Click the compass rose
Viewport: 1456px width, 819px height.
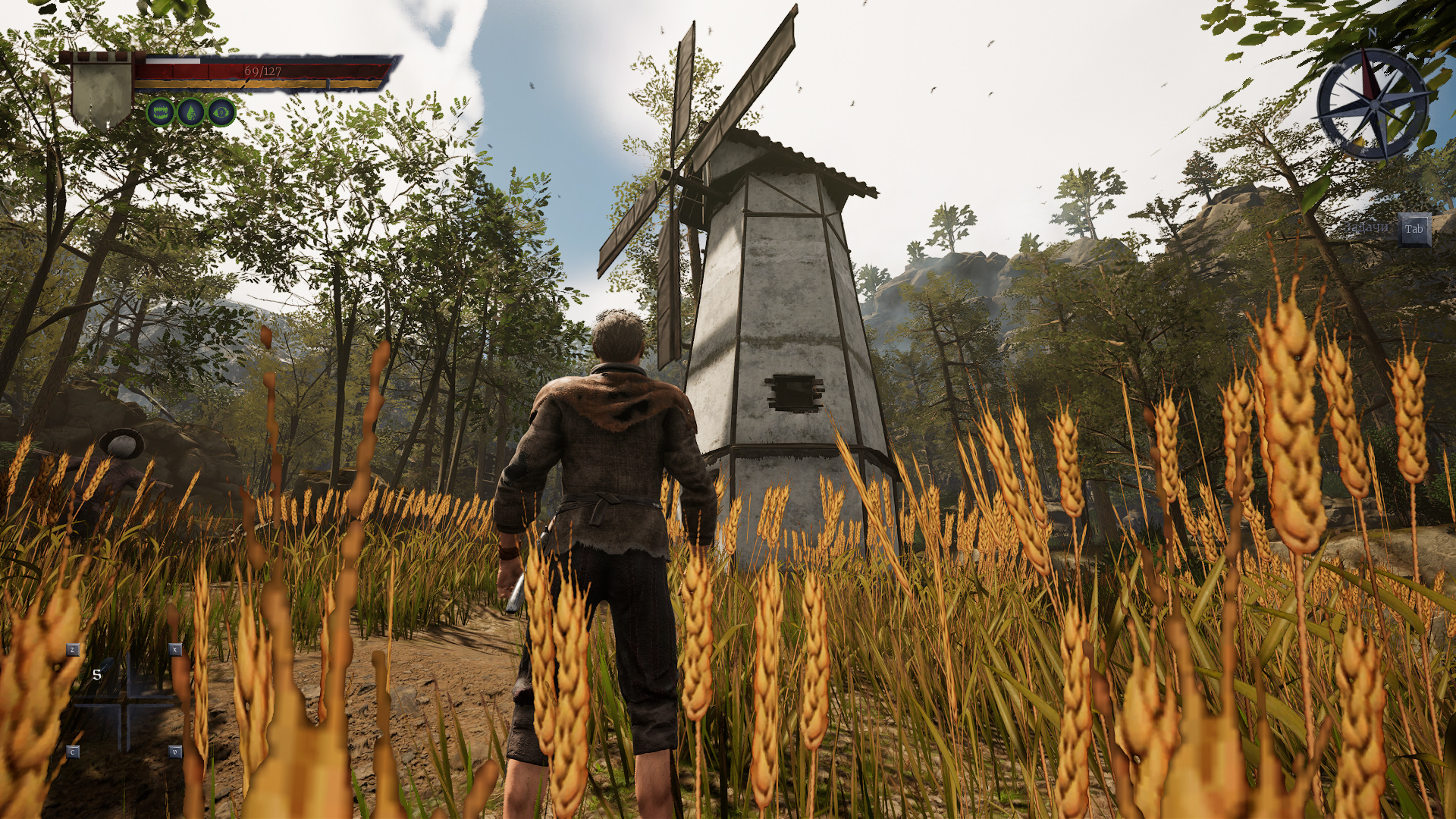(x=1373, y=105)
